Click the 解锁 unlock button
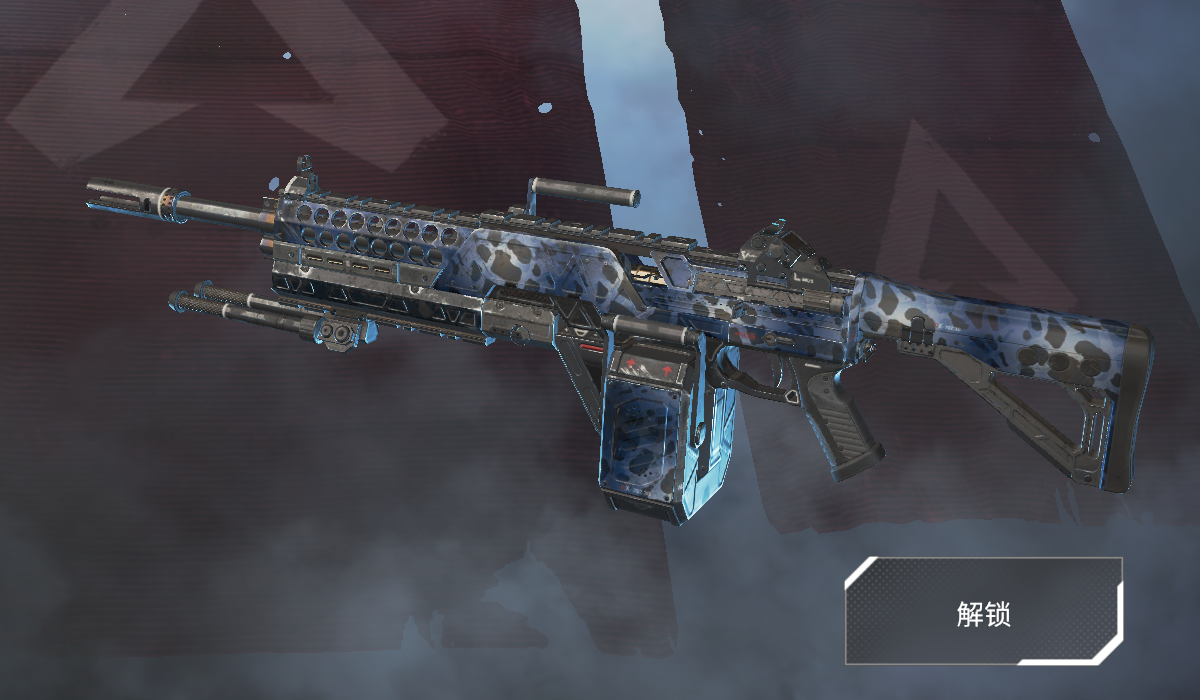 click(x=984, y=612)
